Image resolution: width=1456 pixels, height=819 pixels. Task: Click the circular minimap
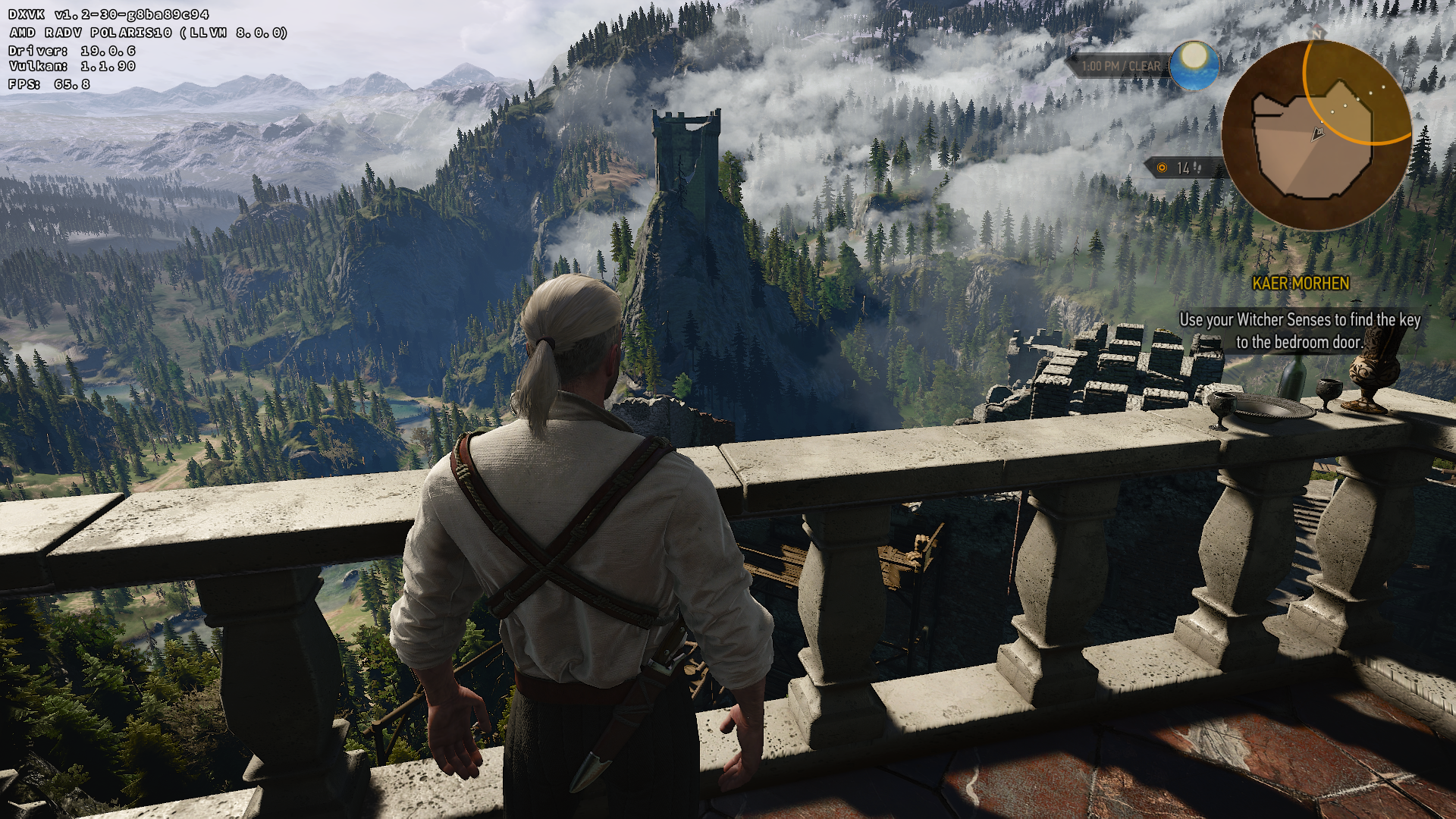(1316, 135)
